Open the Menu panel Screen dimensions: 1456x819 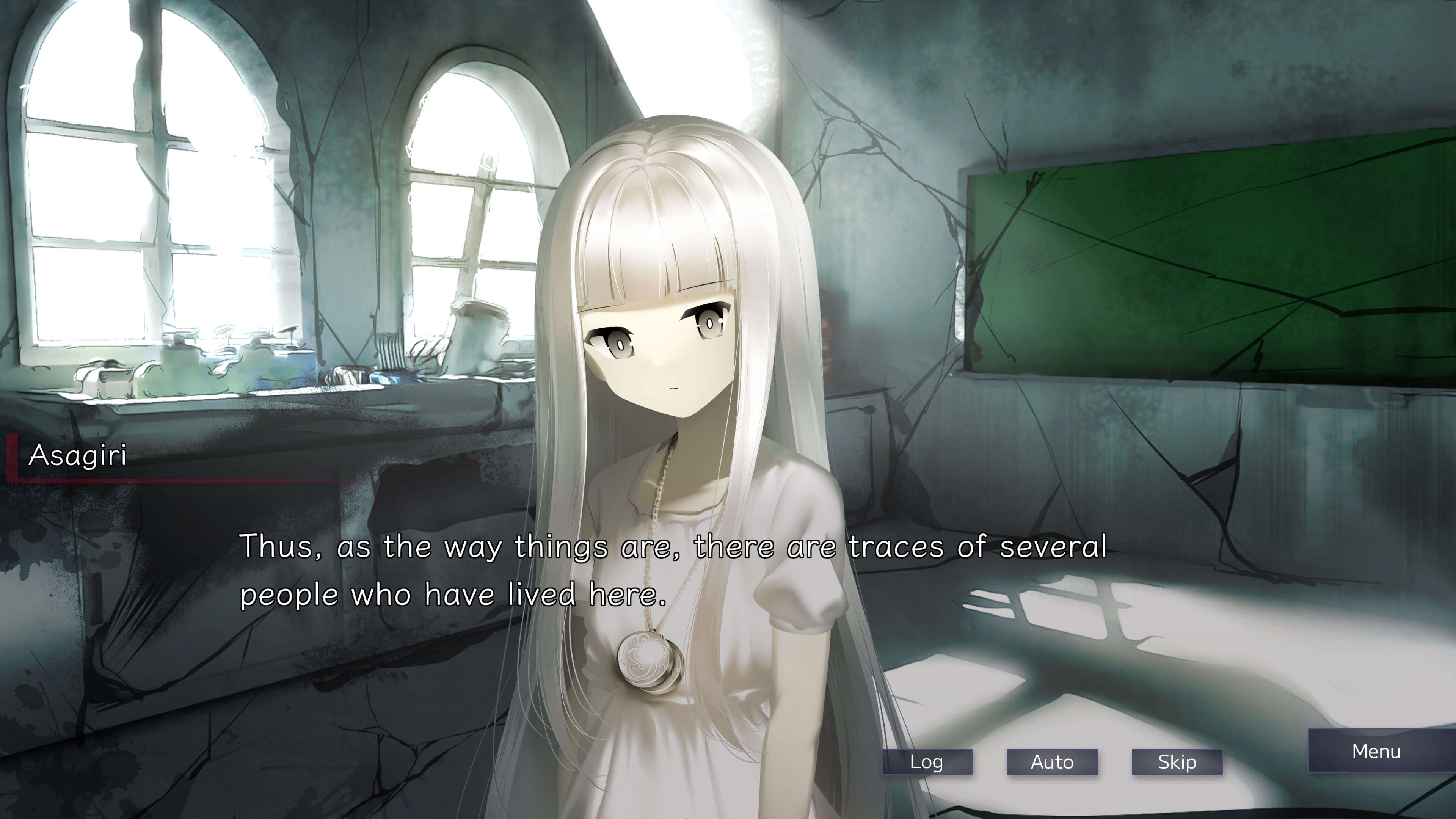(x=1376, y=751)
